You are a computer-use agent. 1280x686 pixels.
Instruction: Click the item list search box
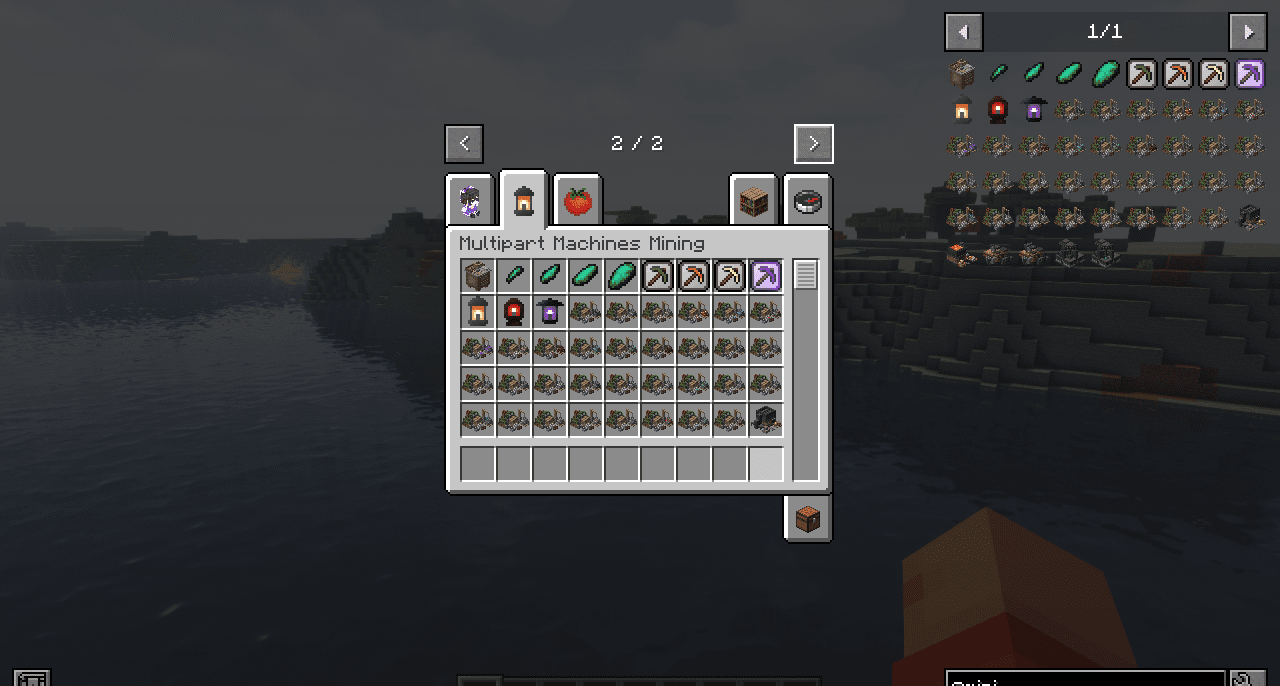(x=1085, y=680)
